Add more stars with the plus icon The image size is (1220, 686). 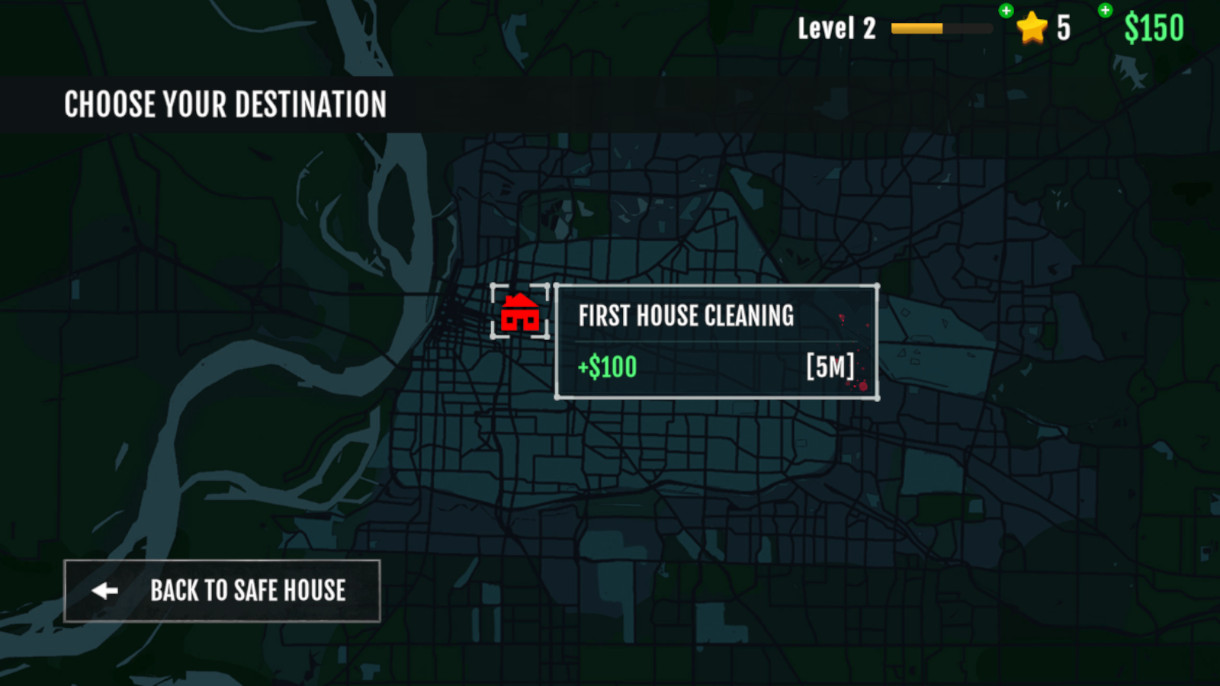click(x=1006, y=11)
